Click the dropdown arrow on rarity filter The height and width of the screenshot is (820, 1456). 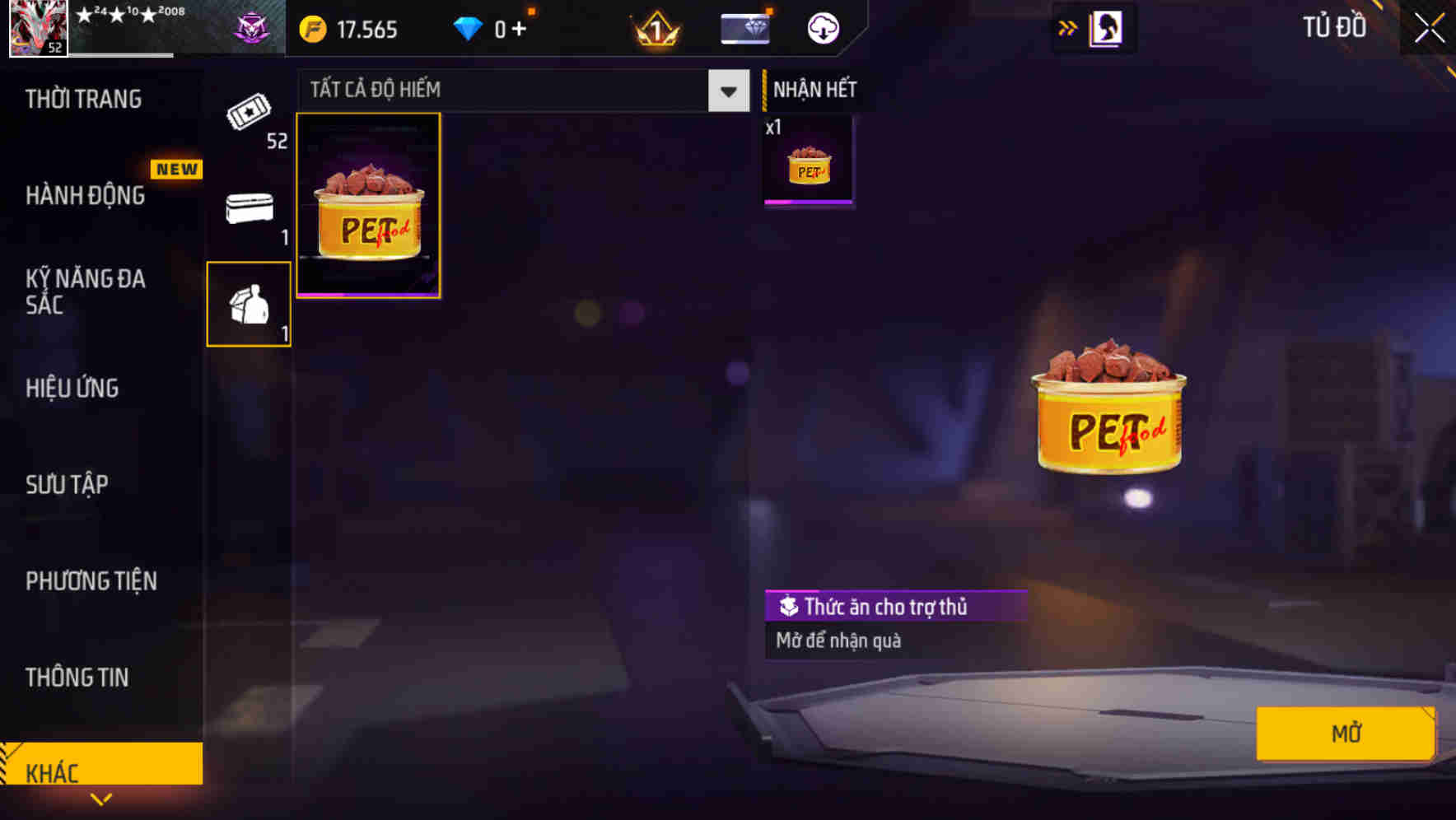click(726, 91)
